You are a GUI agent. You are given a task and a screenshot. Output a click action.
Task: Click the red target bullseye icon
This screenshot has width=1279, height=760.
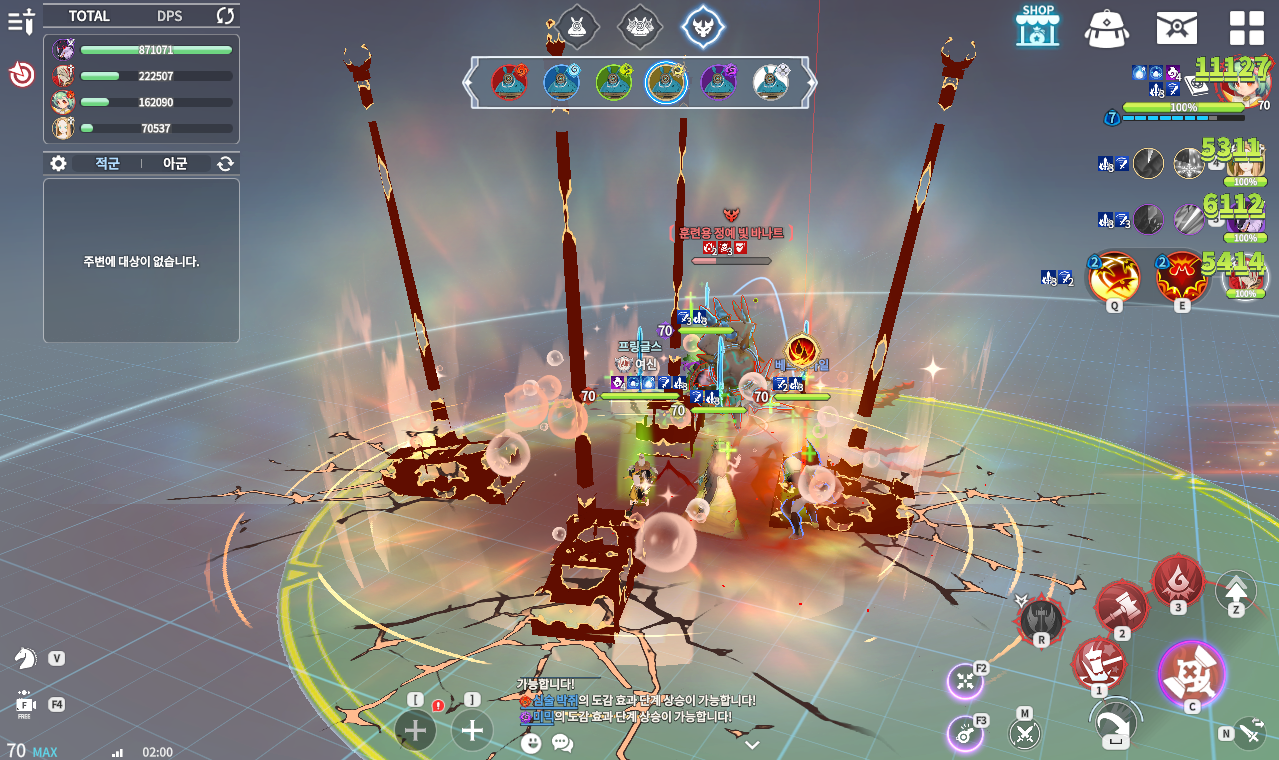[x=22, y=75]
